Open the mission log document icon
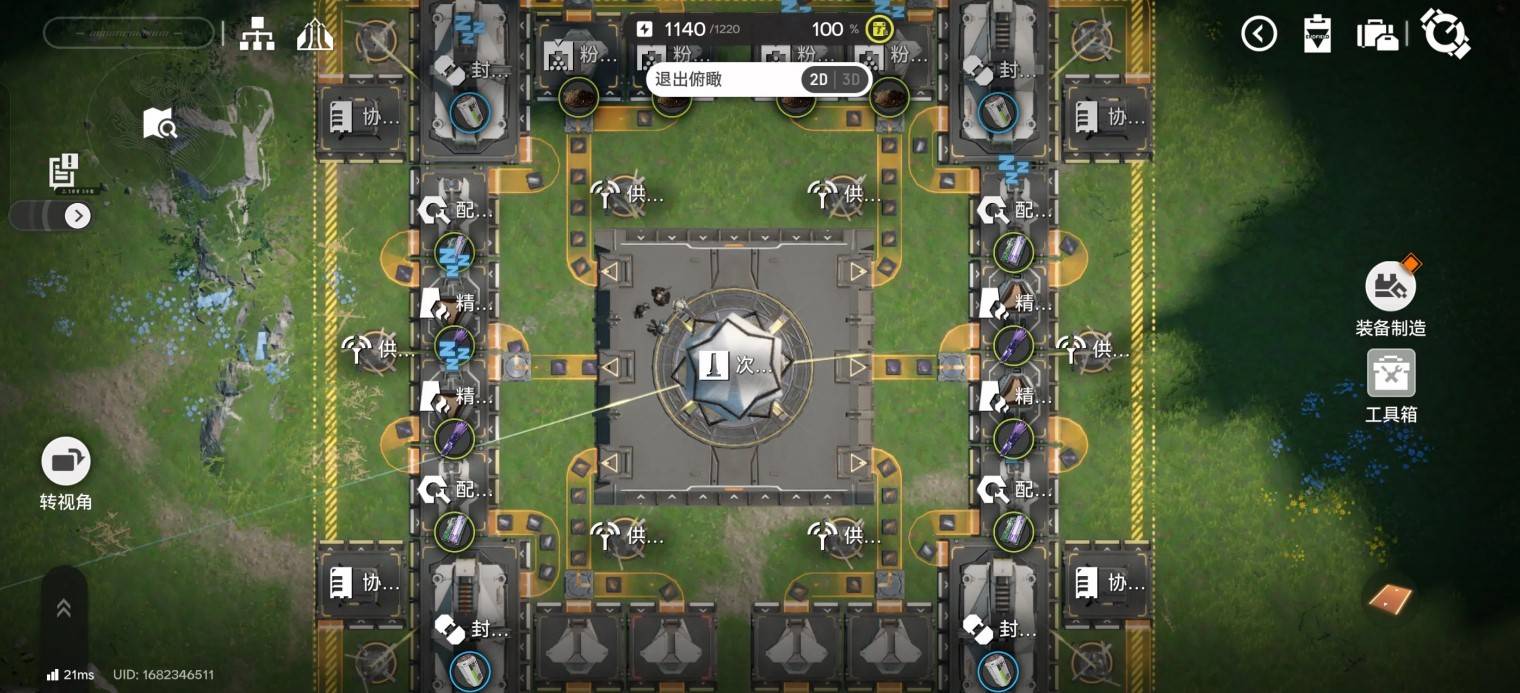 [64, 171]
